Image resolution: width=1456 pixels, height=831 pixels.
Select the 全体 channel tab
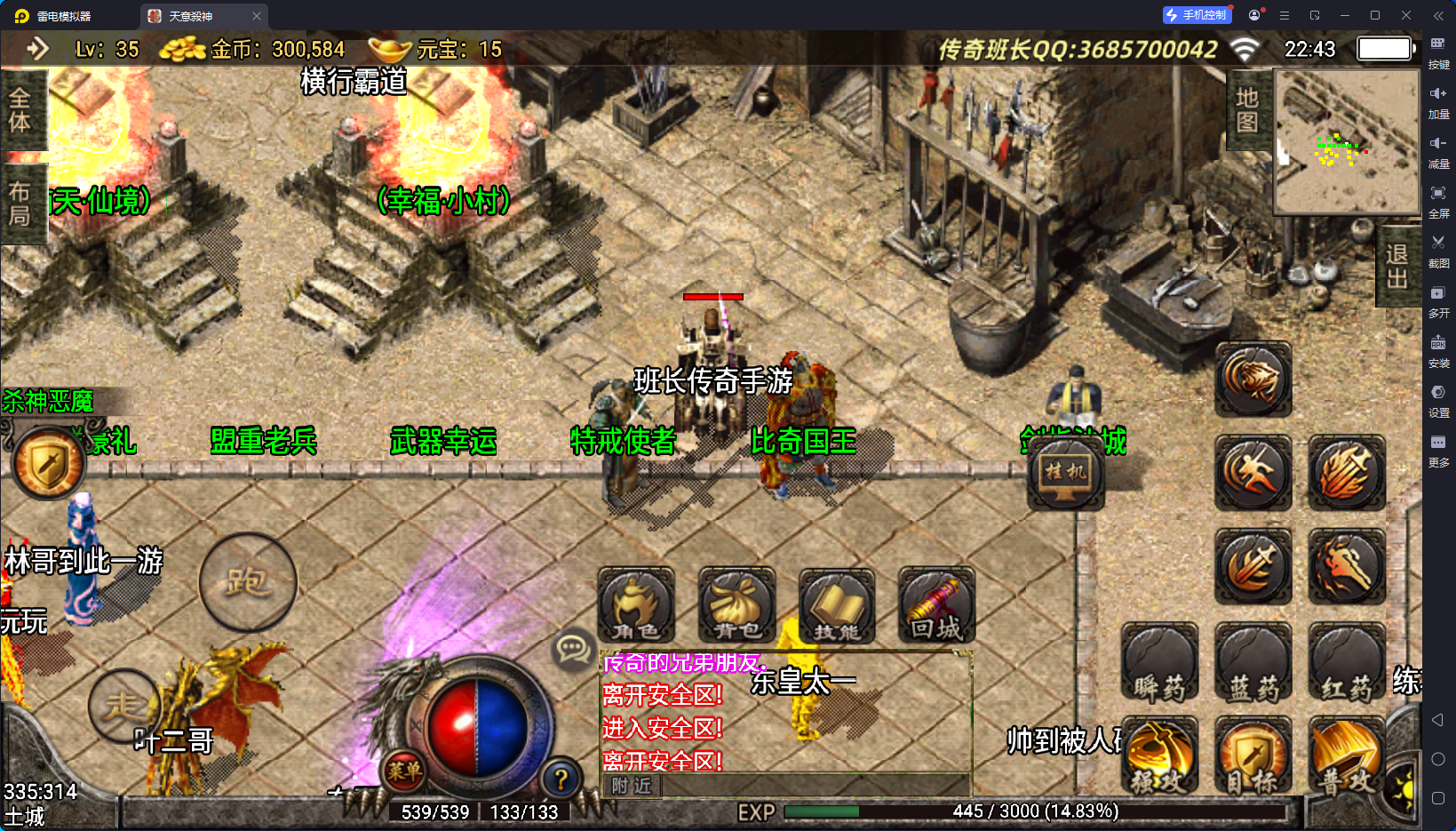click(x=20, y=110)
